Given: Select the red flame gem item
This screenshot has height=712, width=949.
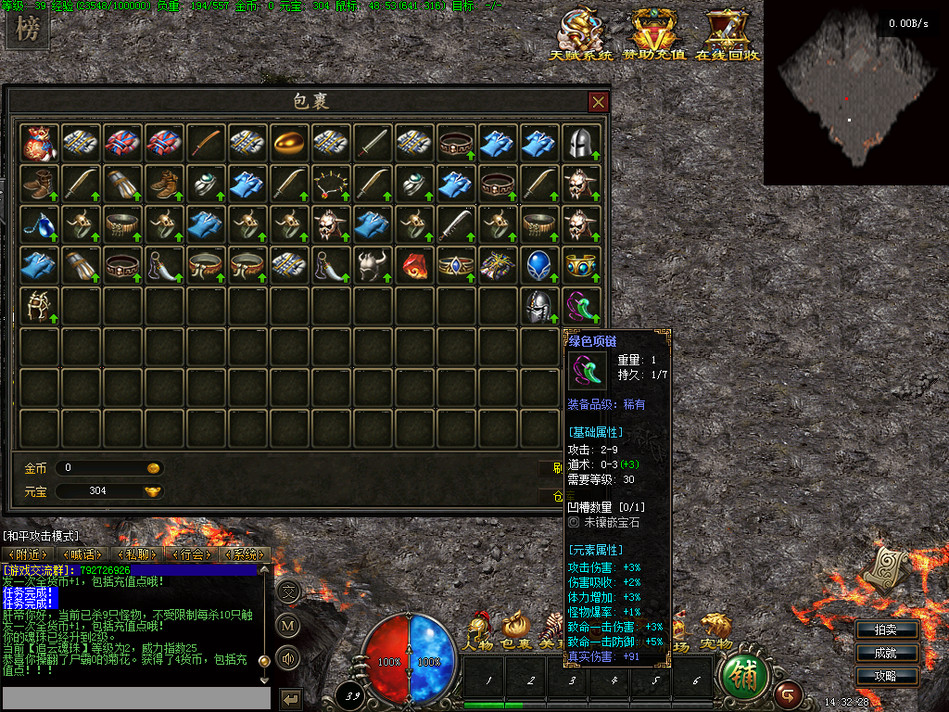Looking at the screenshot, I should (415, 264).
